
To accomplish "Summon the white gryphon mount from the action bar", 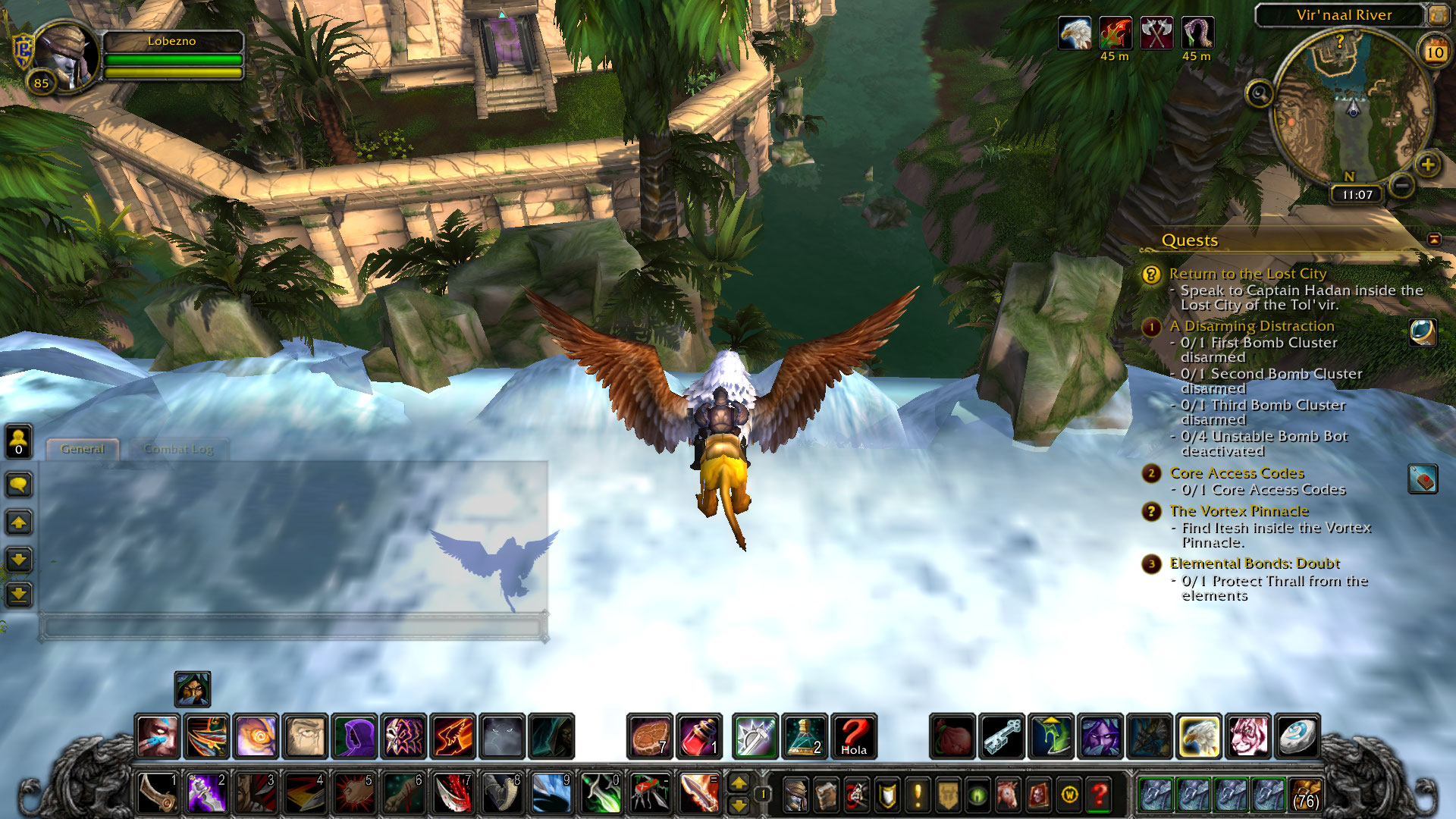I will [1199, 736].
